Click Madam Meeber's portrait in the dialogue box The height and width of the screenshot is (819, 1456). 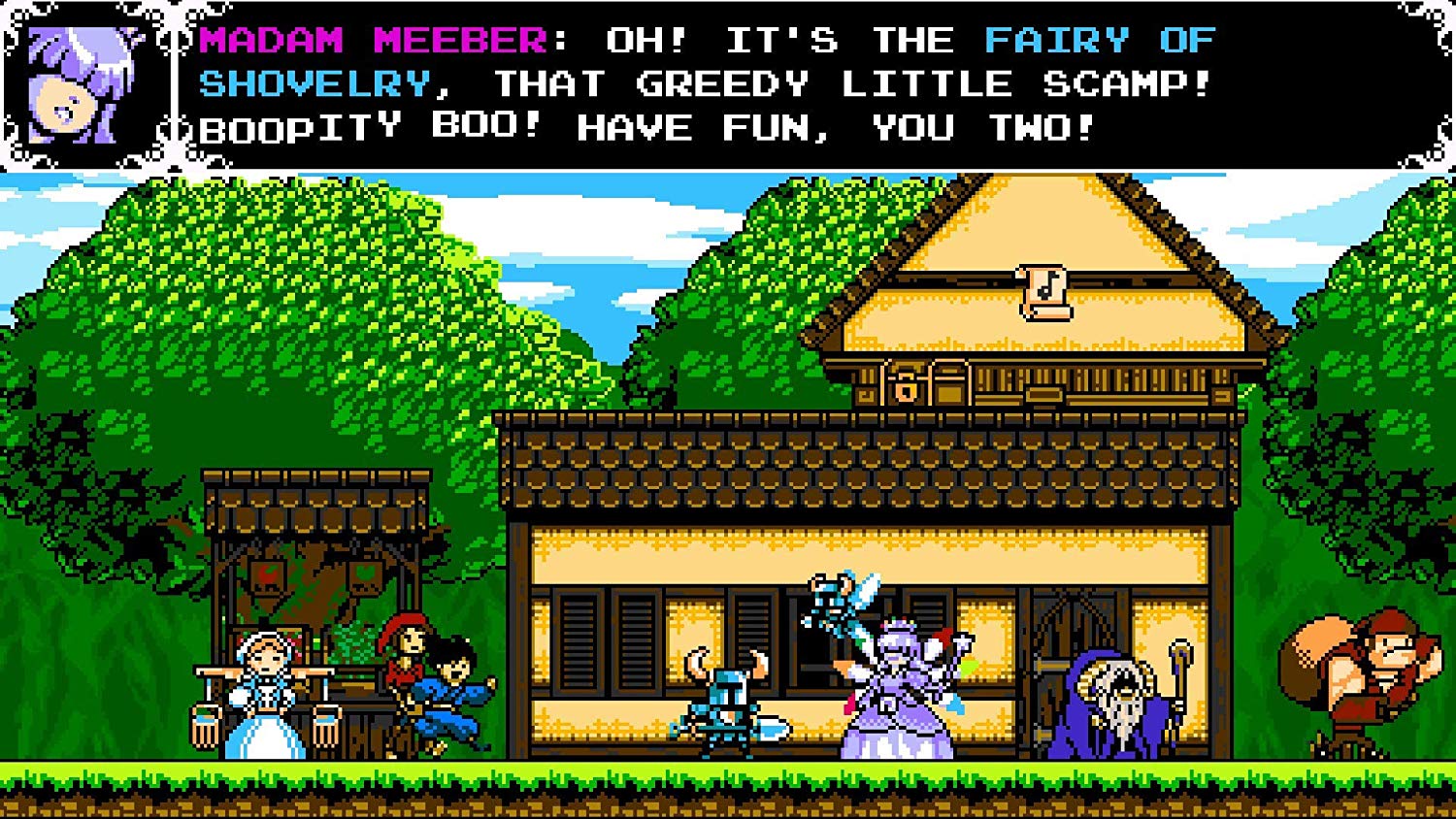[x=87, y=82]
